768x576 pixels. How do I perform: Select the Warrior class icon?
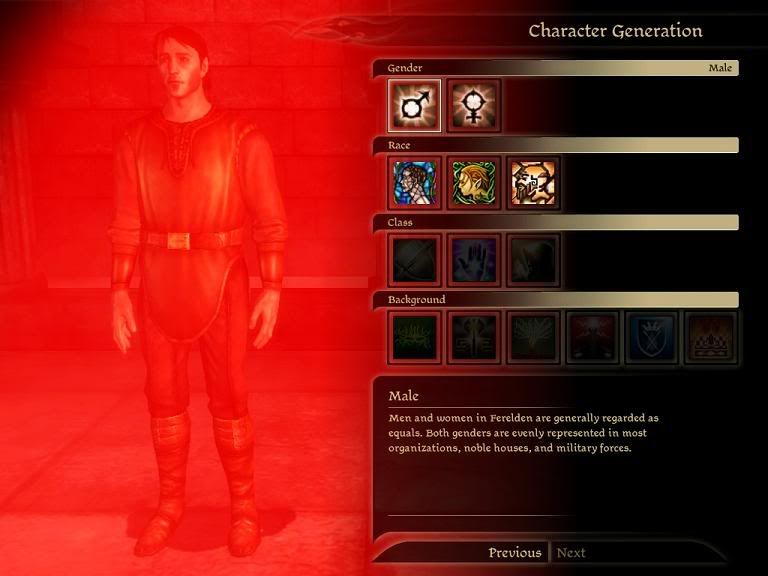coord(414,260)
